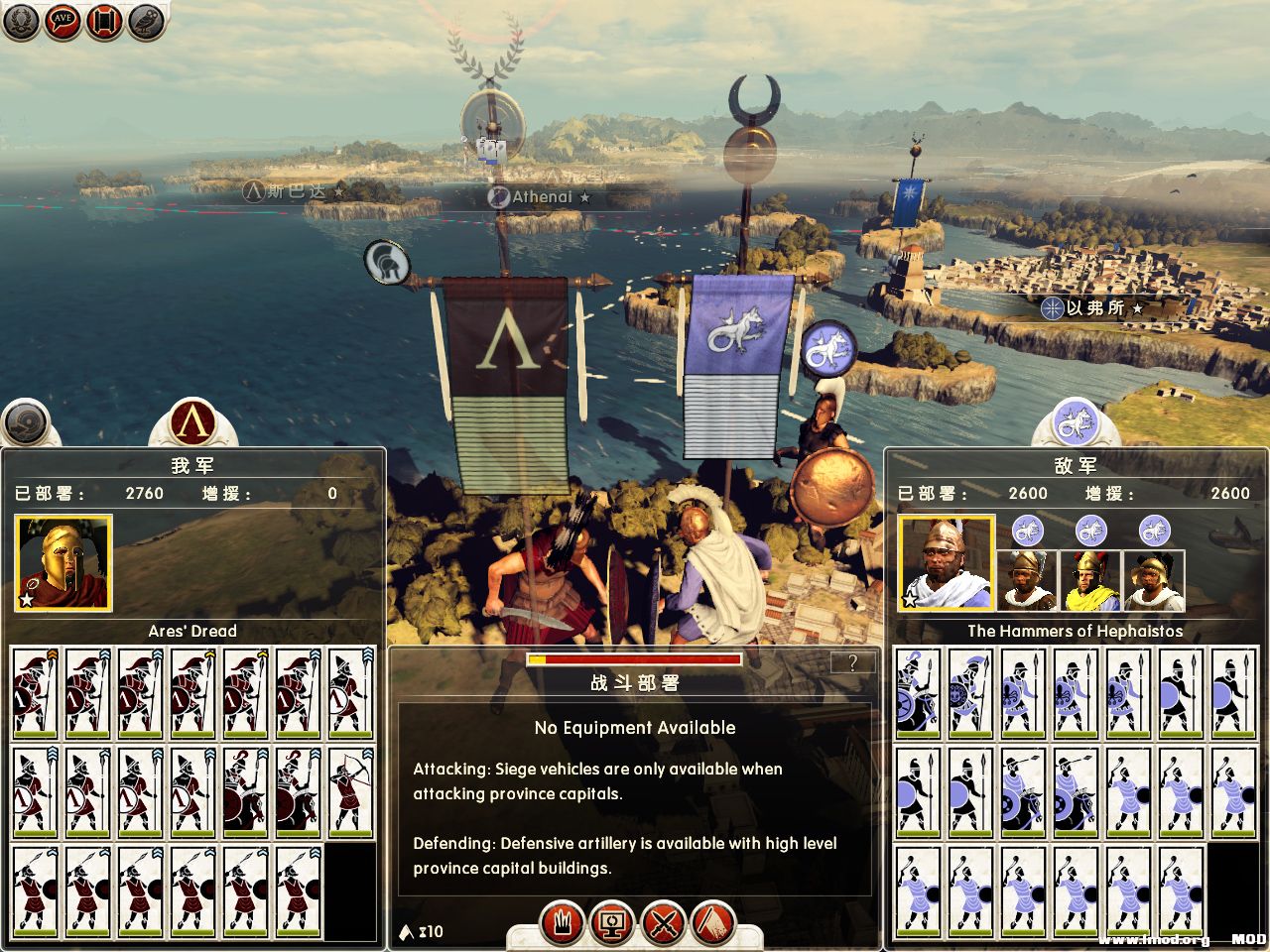The height and width of the screenshot is (952, 1270).
Task: Open the red scroll records button
Action: (104, 22)
